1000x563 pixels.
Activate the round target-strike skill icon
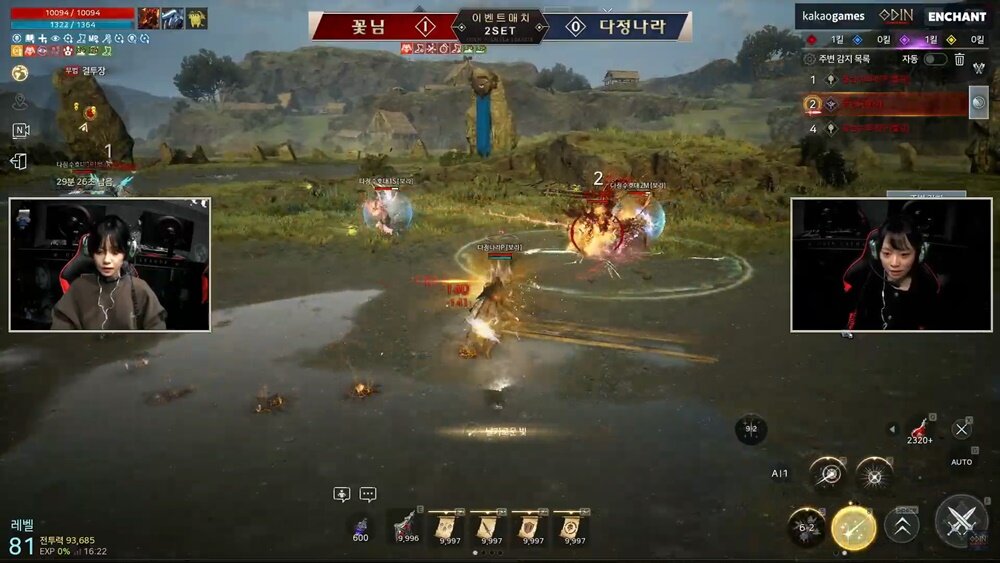(827, 475)
